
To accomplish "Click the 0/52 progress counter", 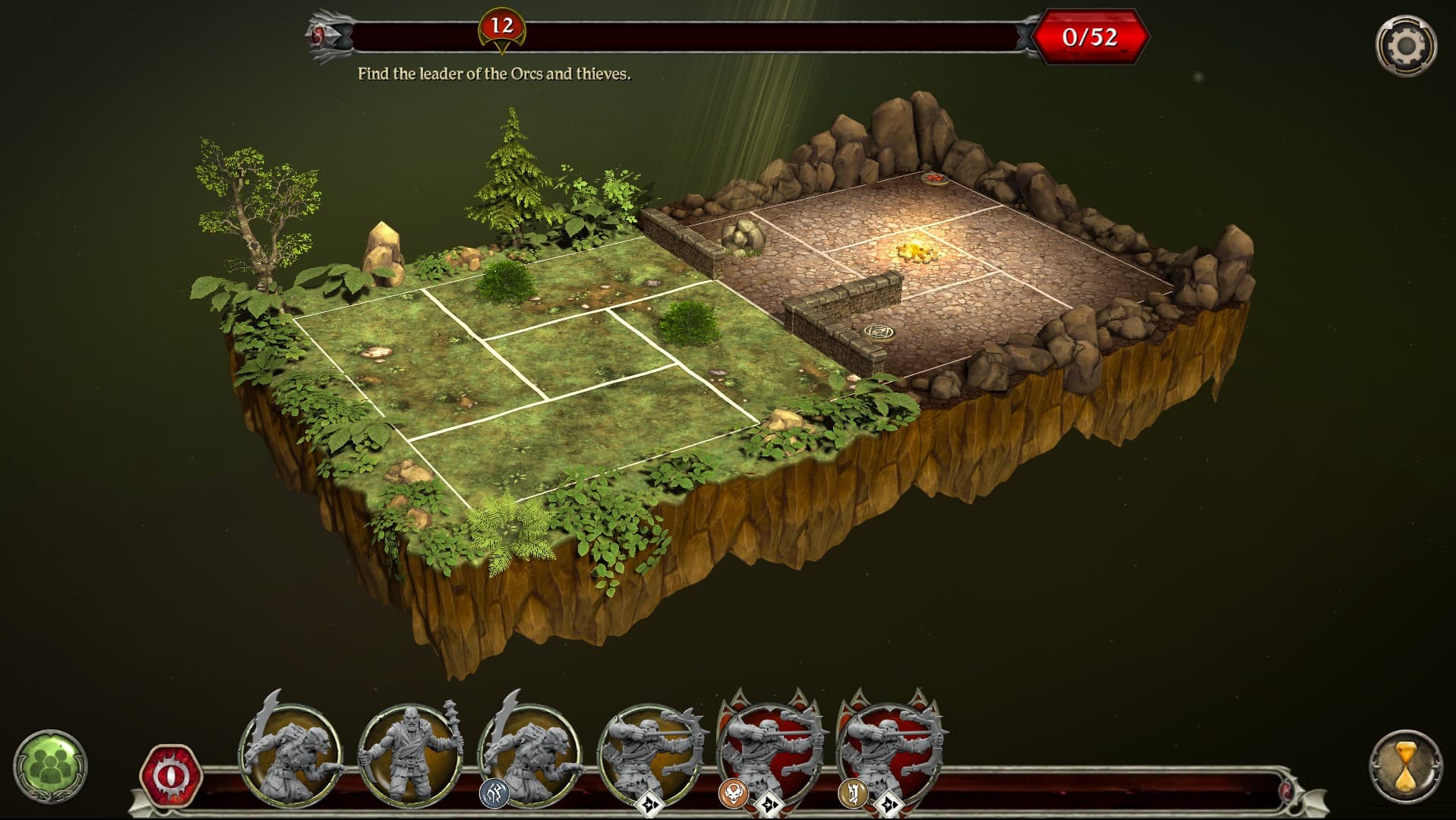I will point(1088,34).
